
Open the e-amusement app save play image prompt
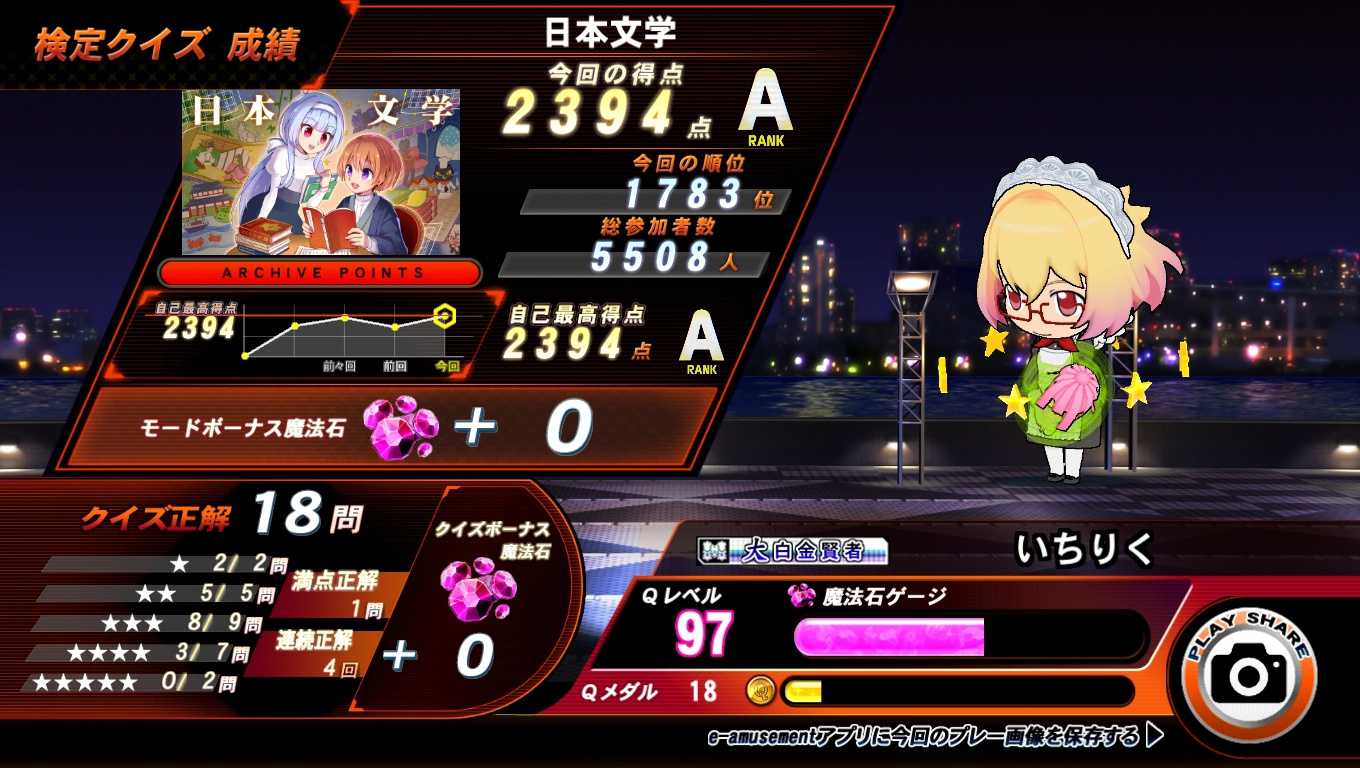click(x=935, y=737)
